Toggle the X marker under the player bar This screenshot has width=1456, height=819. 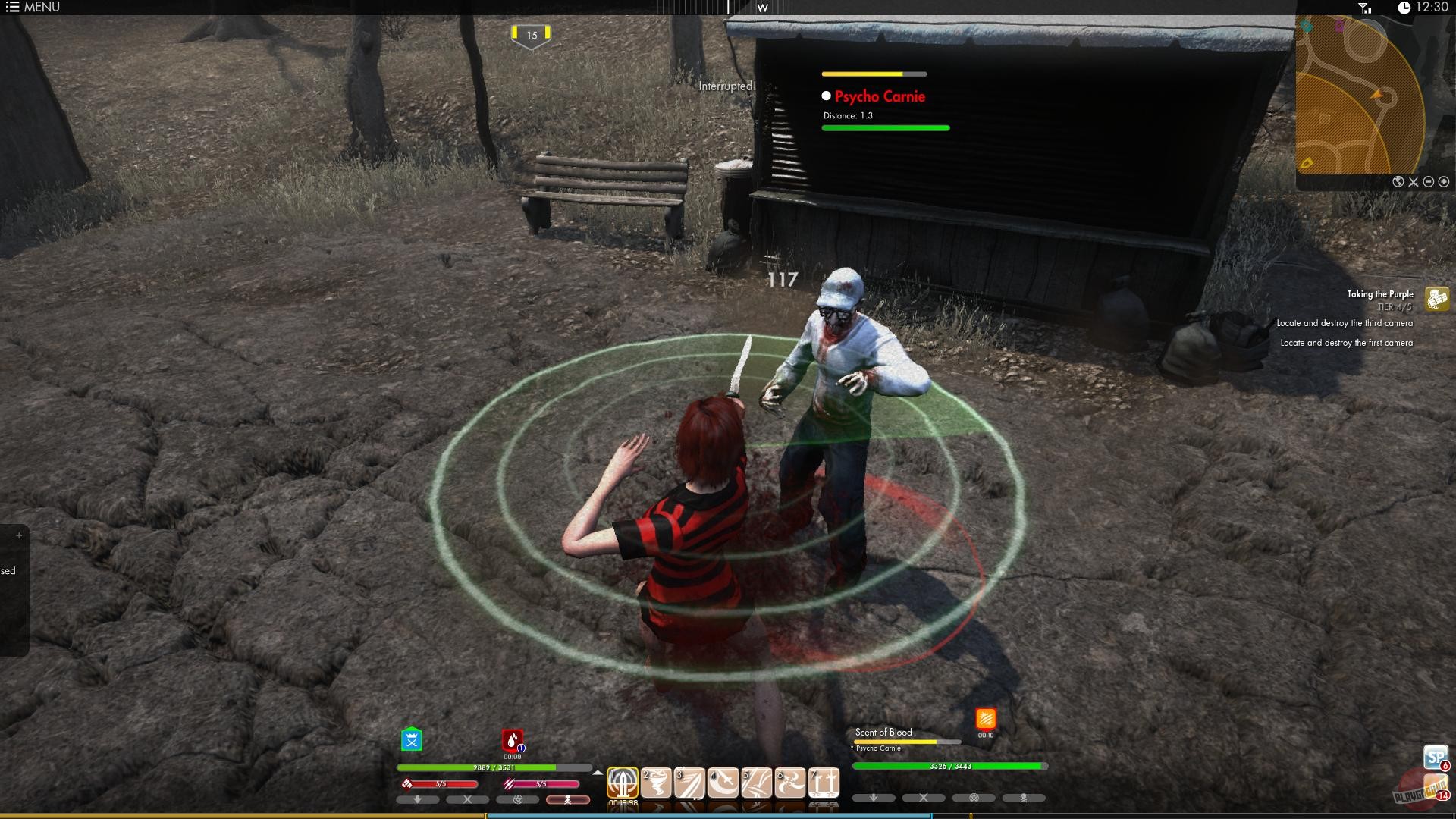click(x=468, y=800)
